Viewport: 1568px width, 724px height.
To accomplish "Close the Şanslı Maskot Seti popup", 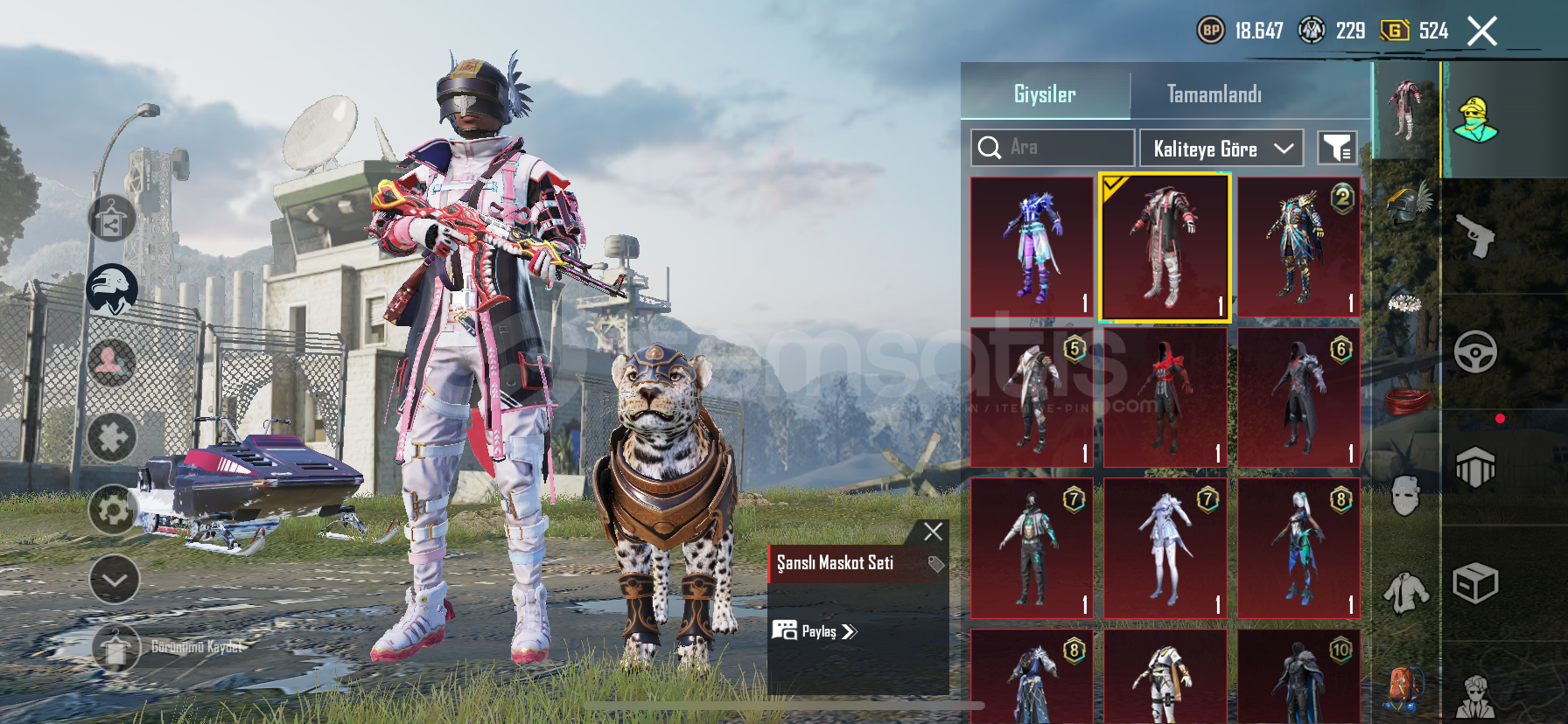I will [933, 531].
